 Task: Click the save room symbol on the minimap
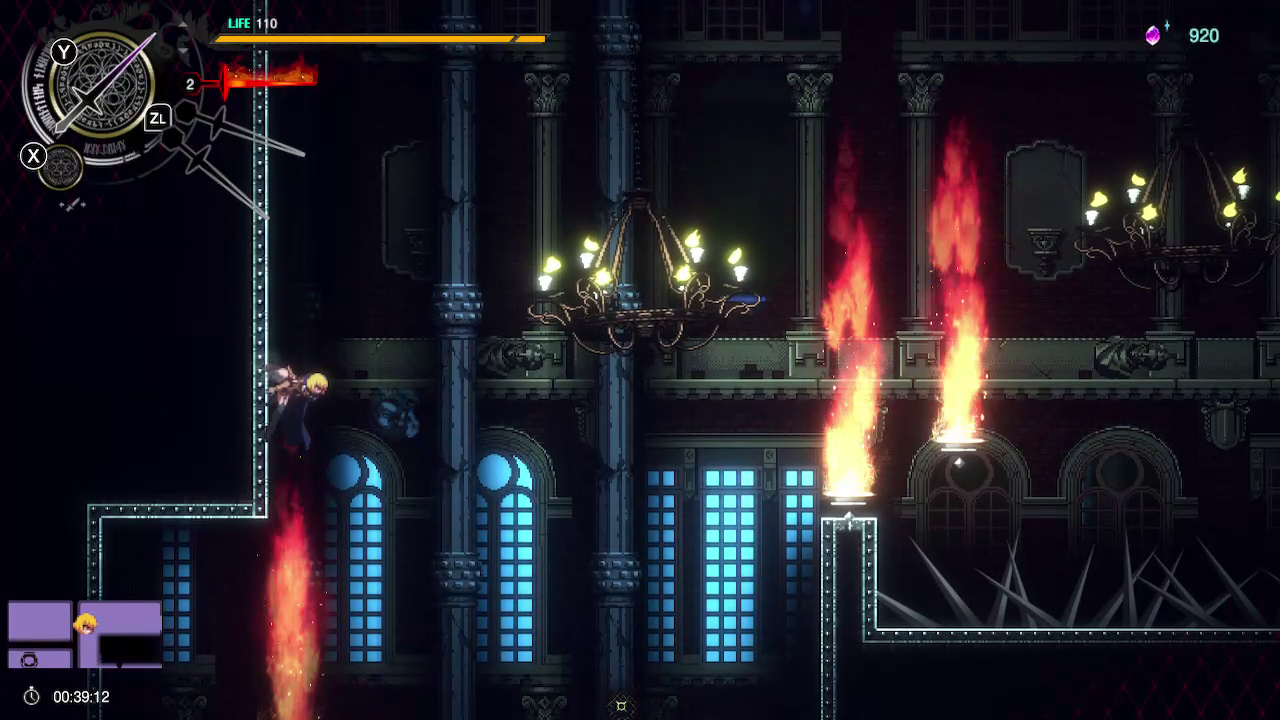[29, 660]
